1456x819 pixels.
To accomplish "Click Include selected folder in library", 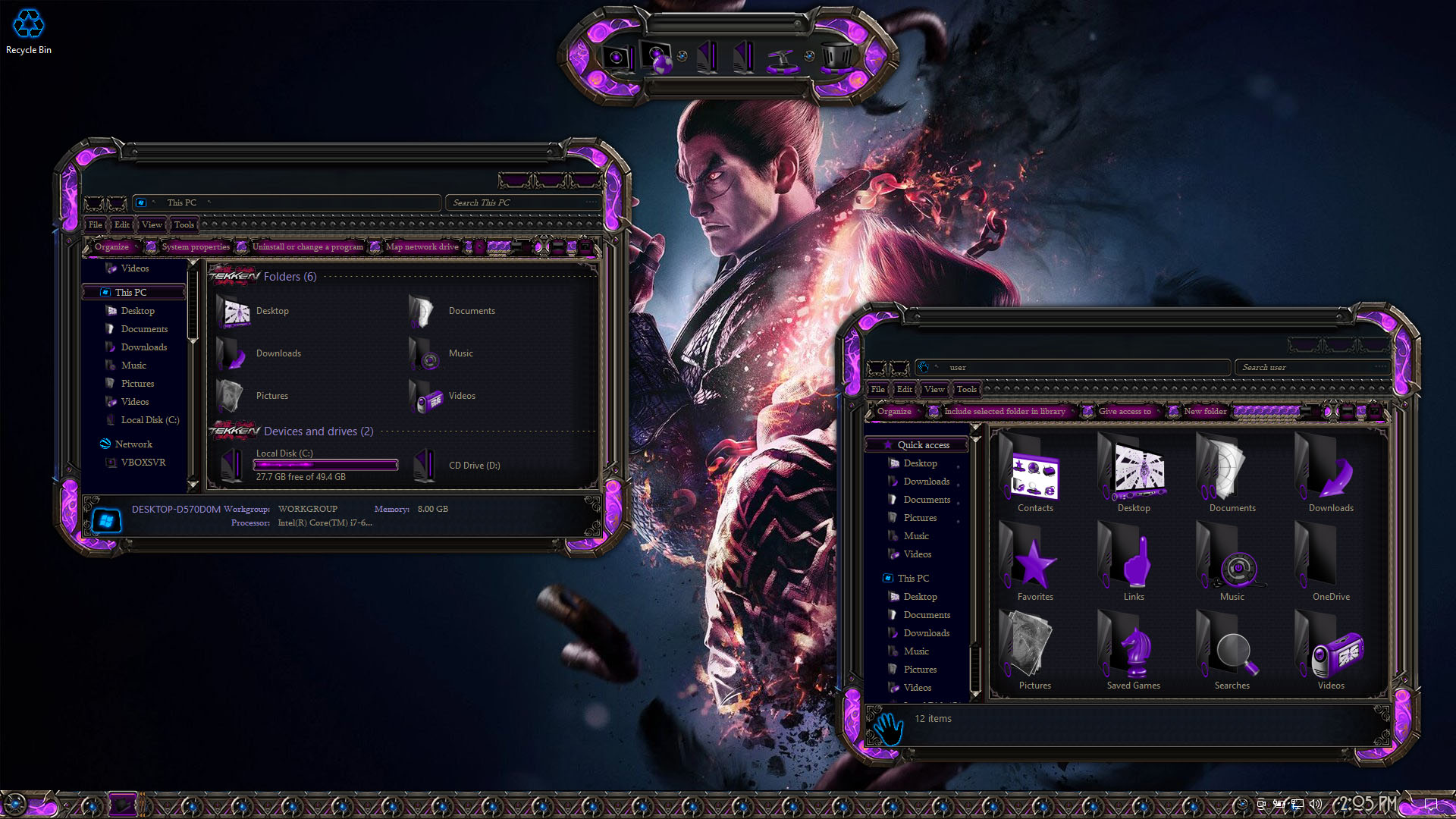I will [1004, 411].
